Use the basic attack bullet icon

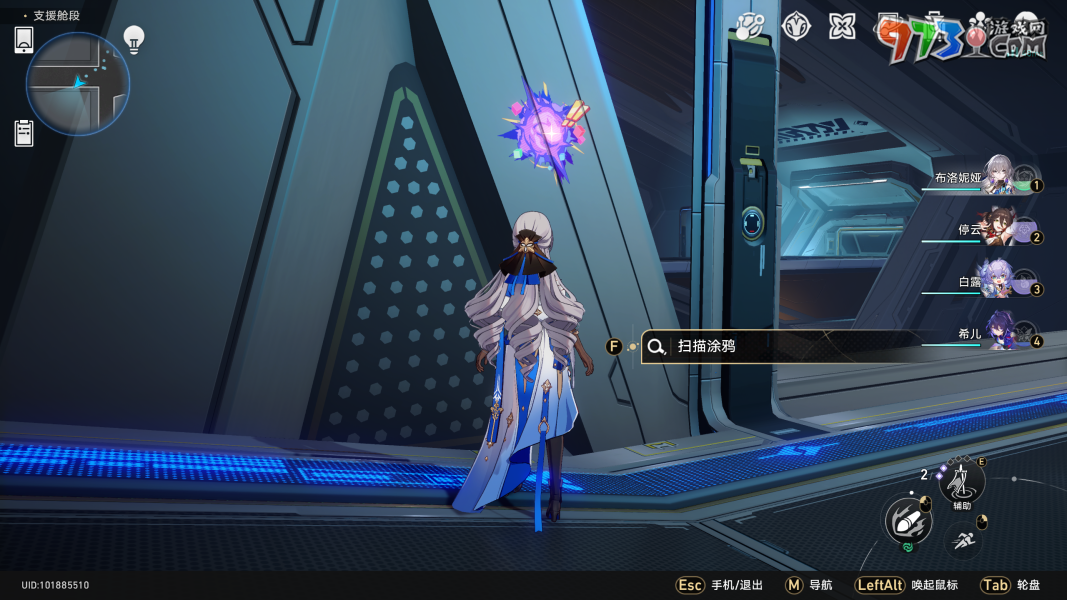tap(907, 521)
